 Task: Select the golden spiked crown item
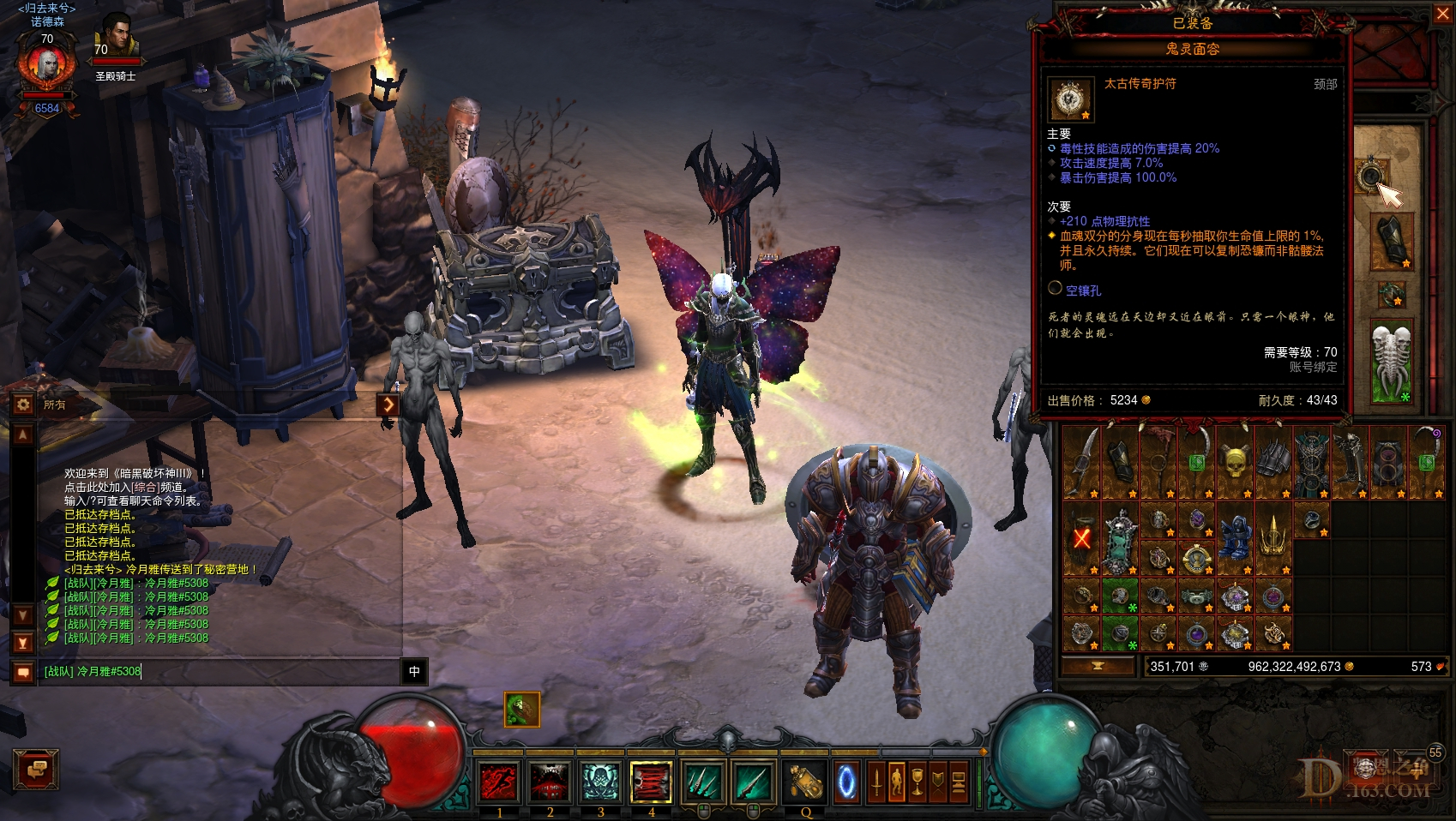1272,536
